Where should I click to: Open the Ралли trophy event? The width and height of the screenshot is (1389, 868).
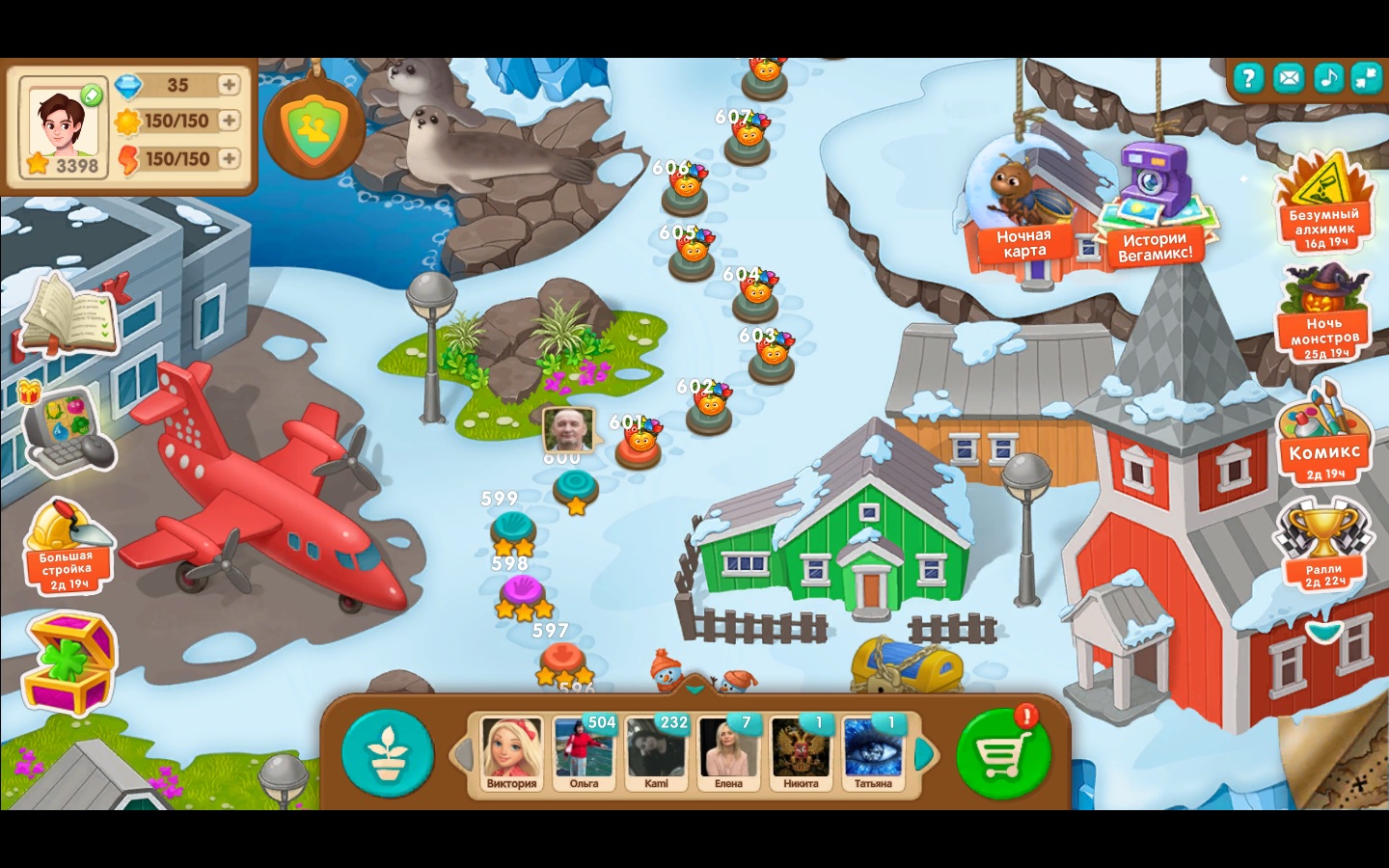(1324, 545)
